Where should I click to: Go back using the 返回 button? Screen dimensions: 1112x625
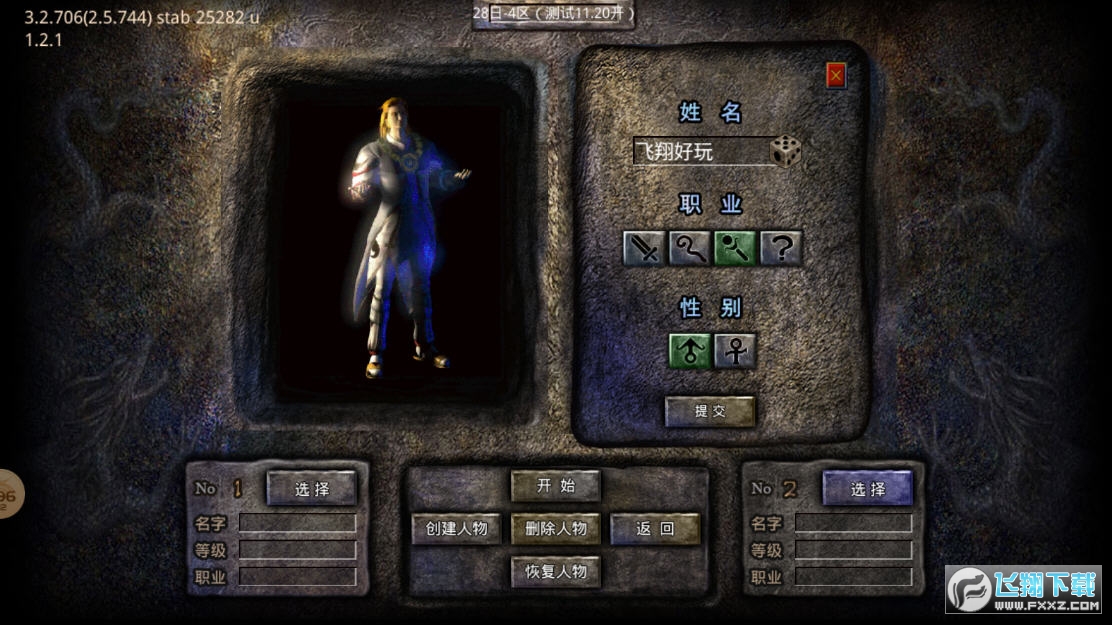pos(655,529)
